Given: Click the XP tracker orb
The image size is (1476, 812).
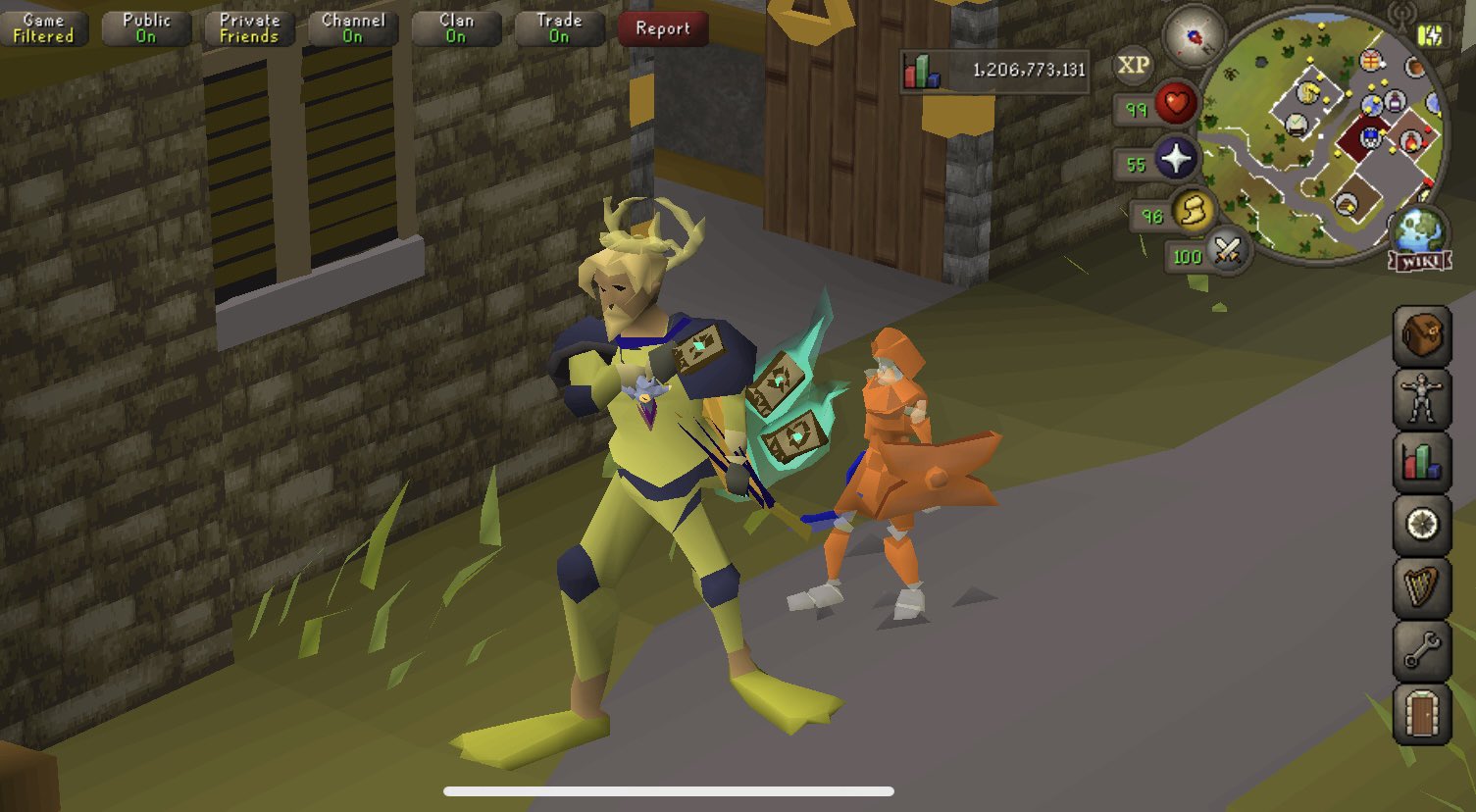Looking at the screenshot, I should [x=1135, y=65].
